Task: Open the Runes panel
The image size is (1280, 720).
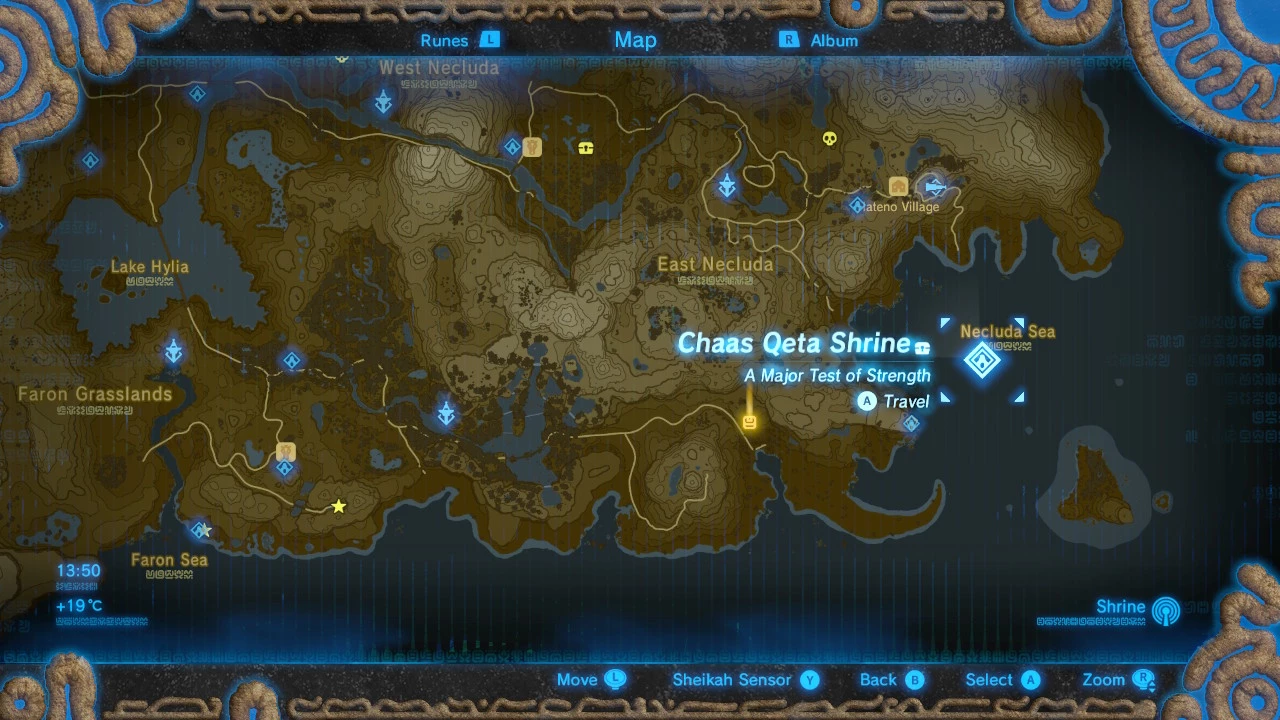Action: [459, 40]
